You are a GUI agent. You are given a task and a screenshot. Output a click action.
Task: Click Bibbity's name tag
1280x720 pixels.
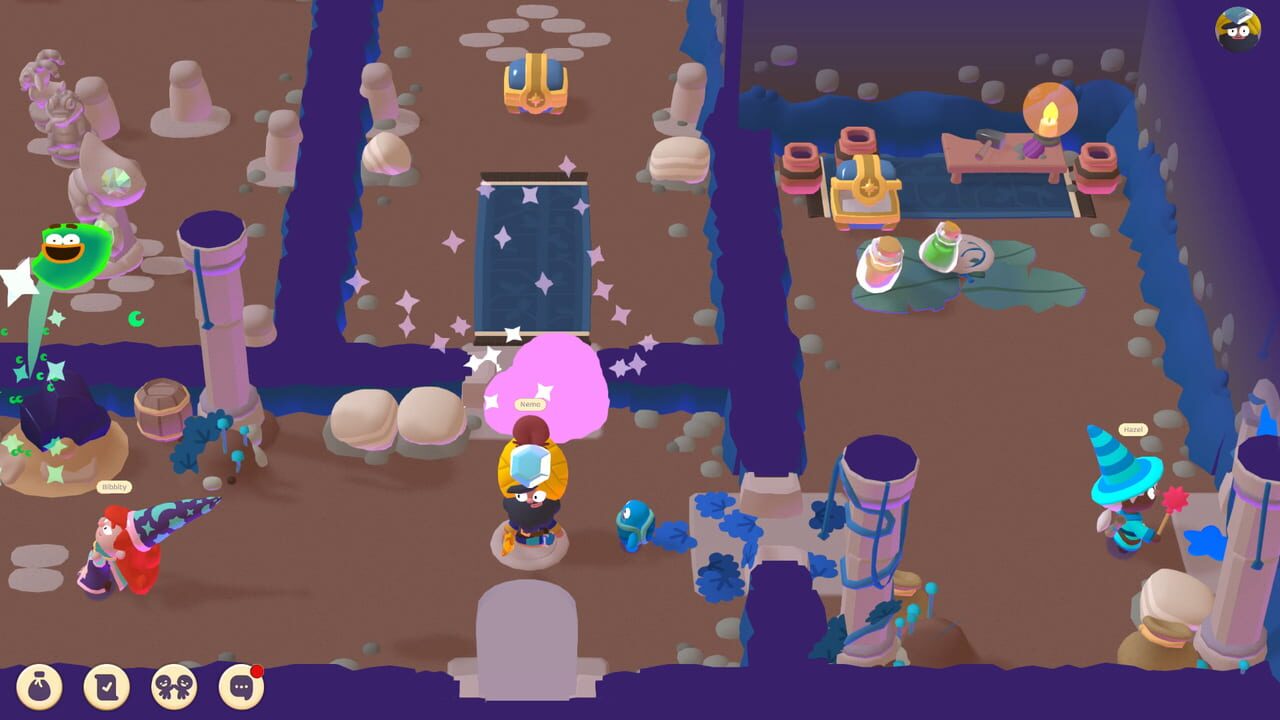(x=113, y=487)
